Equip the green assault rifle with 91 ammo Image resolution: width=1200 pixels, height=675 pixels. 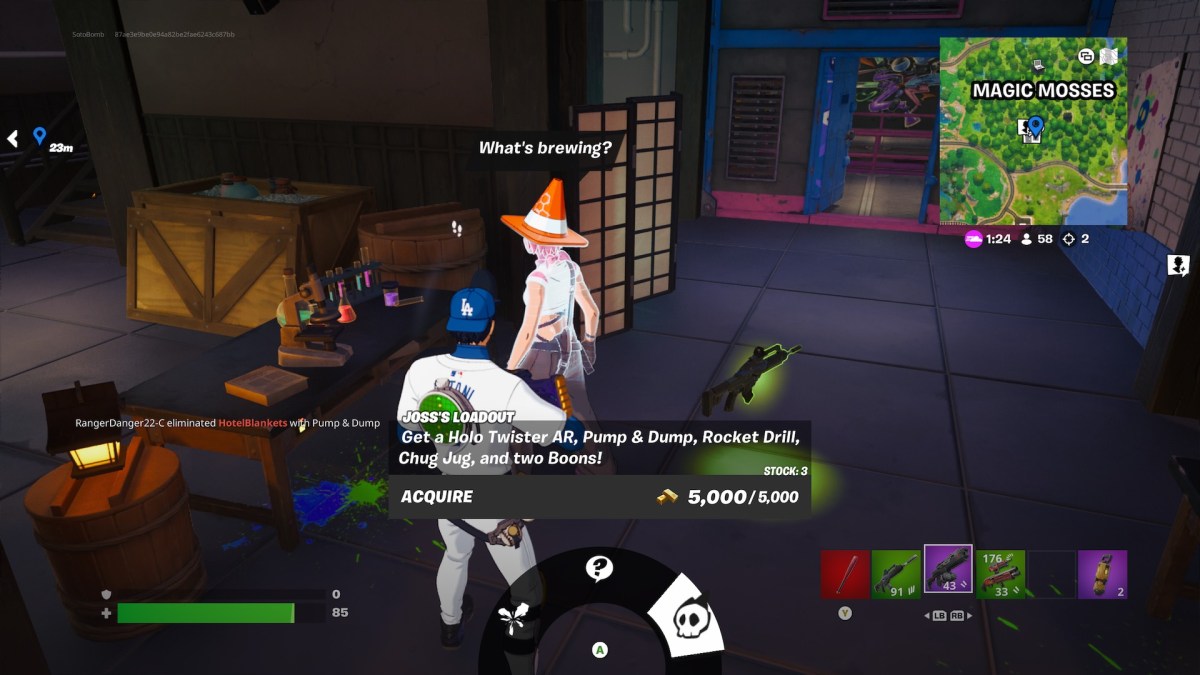click(896, 574)
